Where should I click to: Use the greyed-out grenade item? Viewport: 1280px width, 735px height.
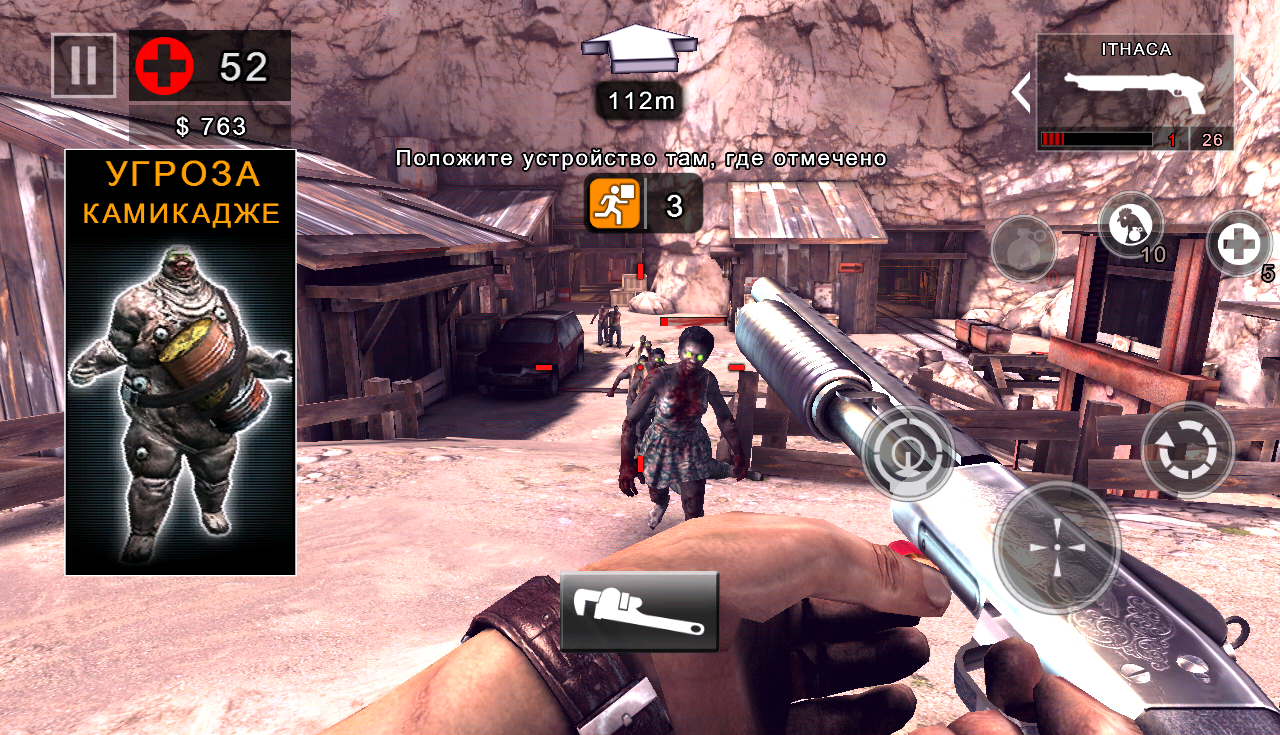(x=1024, y=247)
